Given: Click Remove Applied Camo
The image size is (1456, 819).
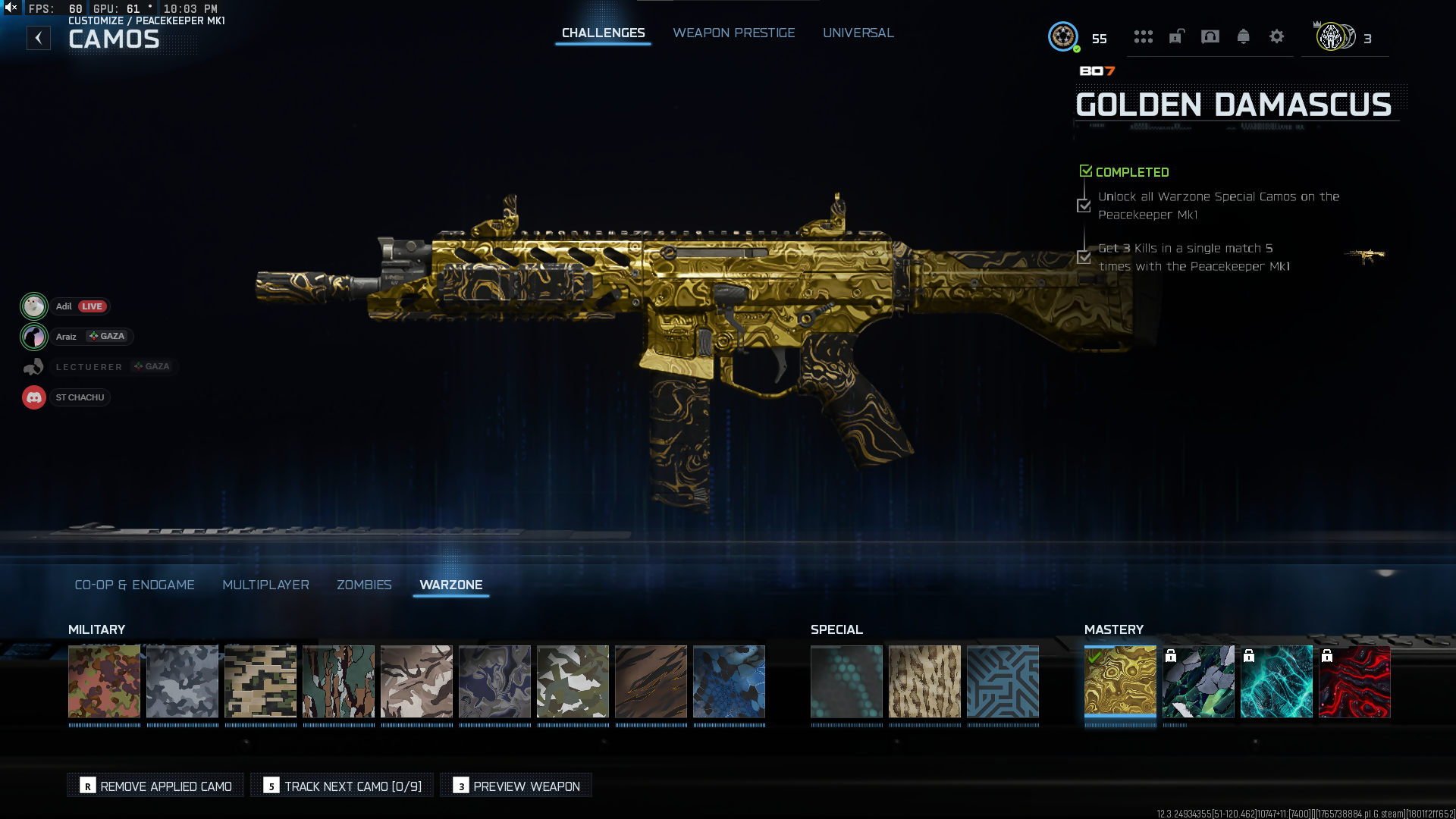Looking at the screenshot, I should pyautogui.click(x=156, y=786).
